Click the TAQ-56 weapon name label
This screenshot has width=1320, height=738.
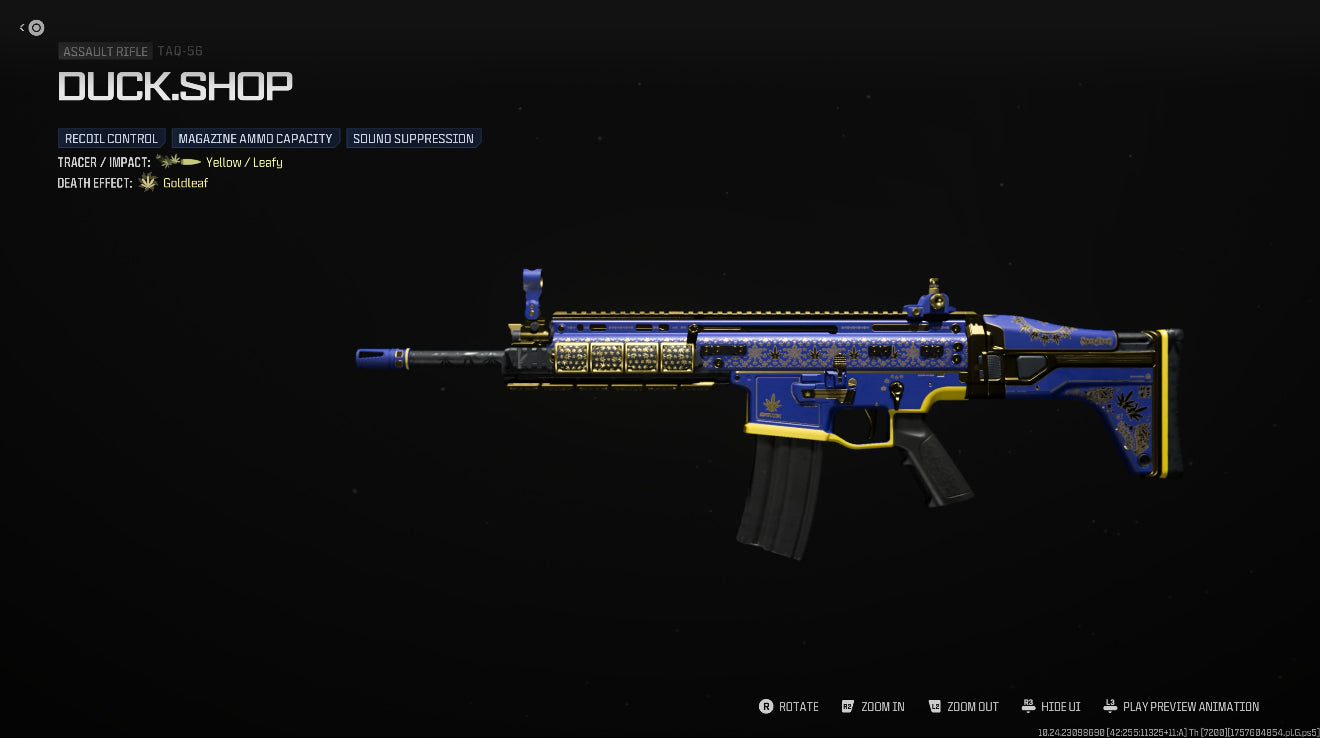pyautogui.click(x=180, y=51)
